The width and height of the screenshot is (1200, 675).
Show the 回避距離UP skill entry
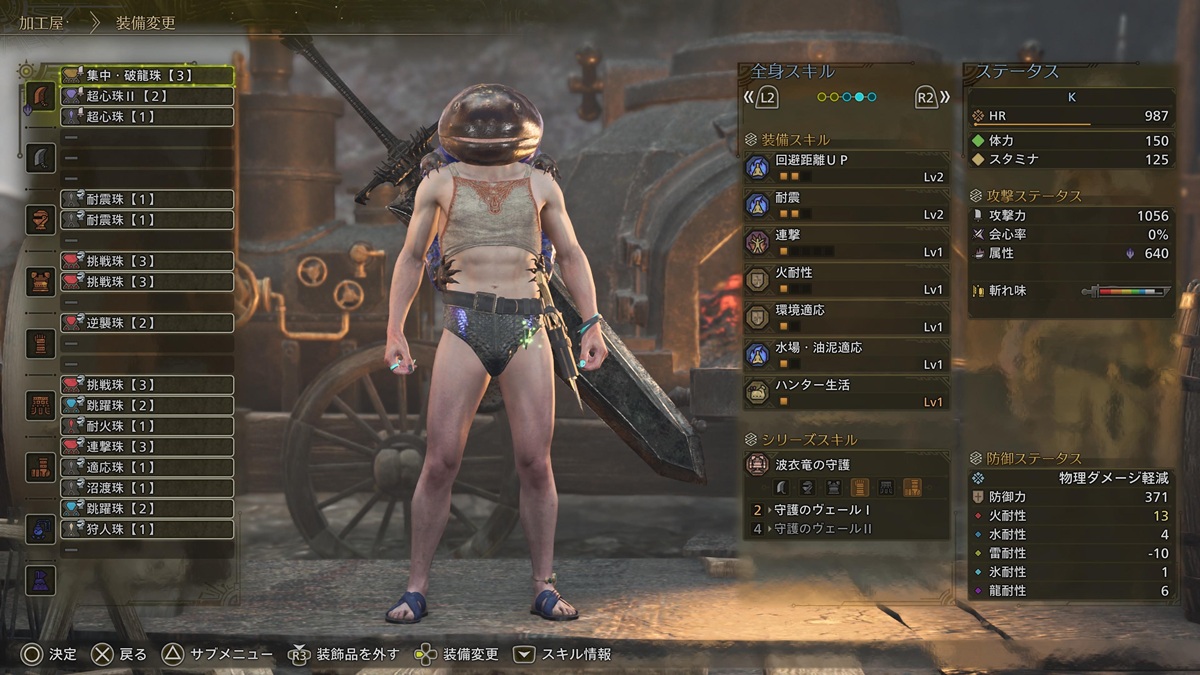(846, 168)
